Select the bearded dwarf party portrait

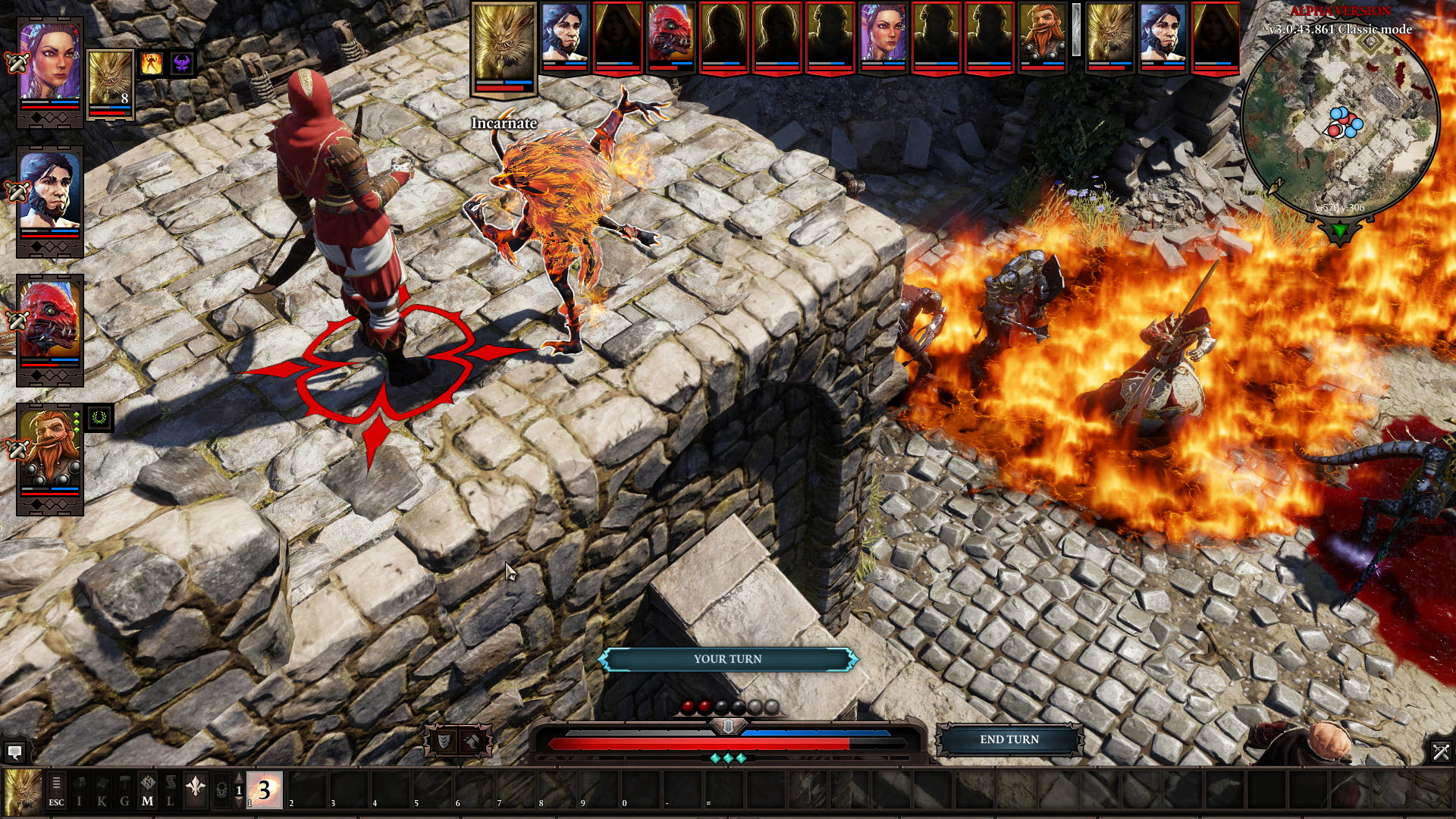50,449
